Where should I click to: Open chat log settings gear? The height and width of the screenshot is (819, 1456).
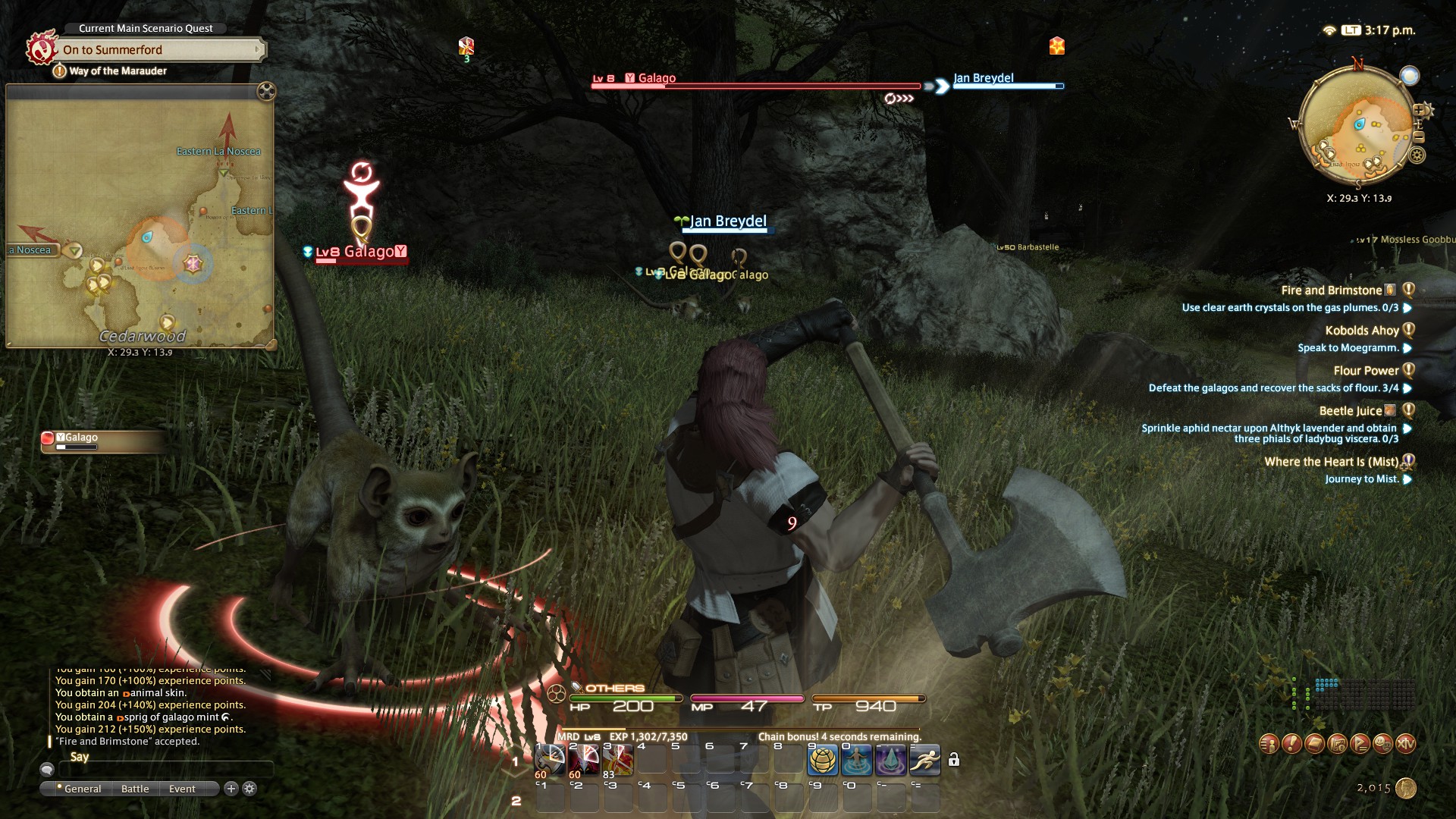coord(249,789)
